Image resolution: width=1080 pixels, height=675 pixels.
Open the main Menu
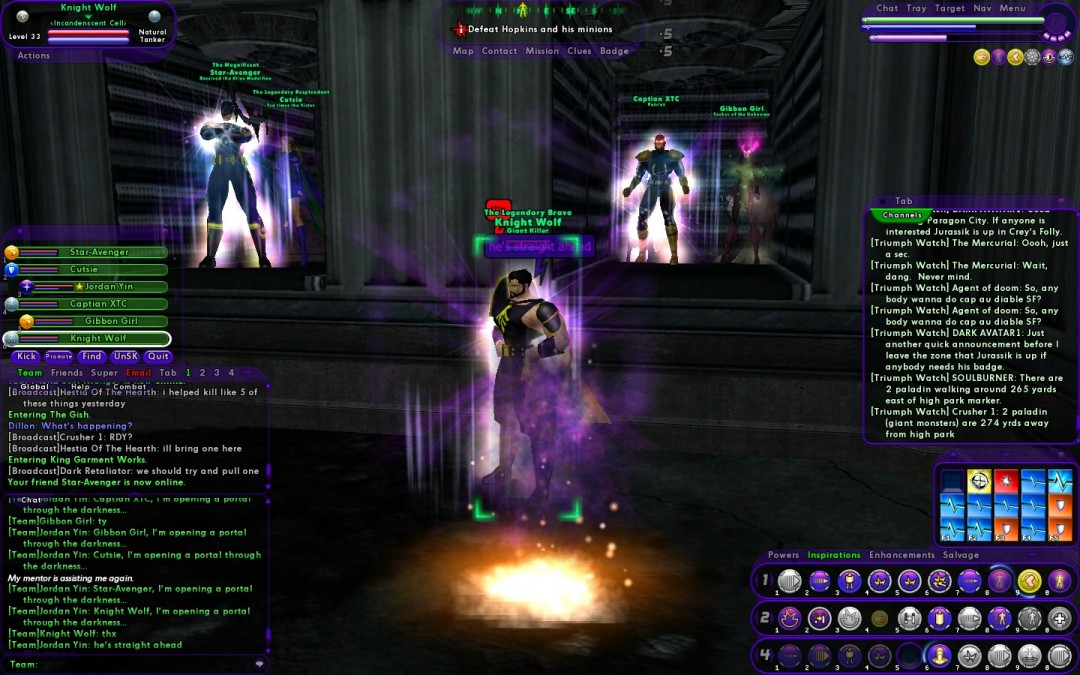[1012, 9]
